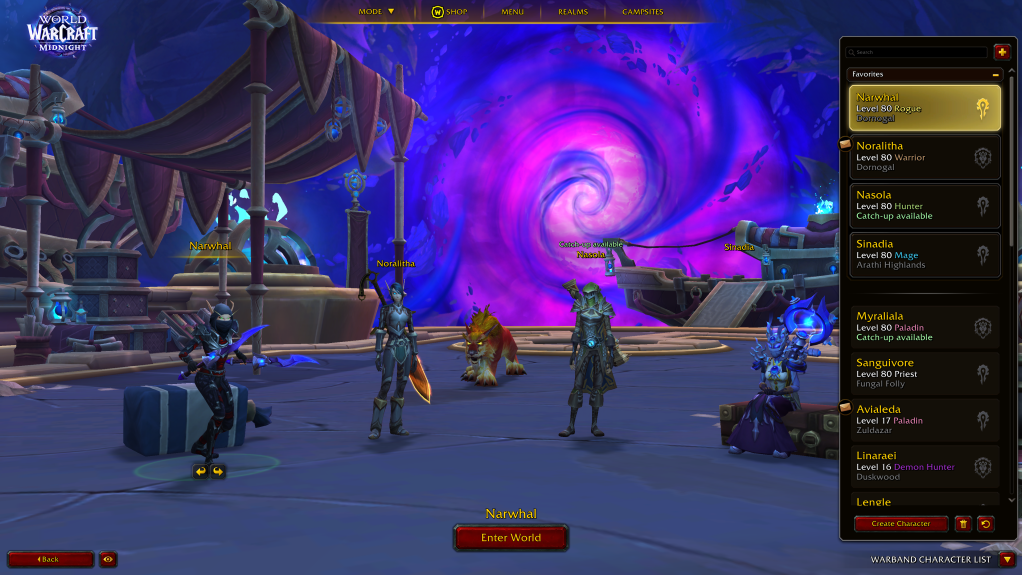Collapse the Favorites section
Viewport: 1022px width, 575px height.
pyautogui.click(x=995, y=74)
